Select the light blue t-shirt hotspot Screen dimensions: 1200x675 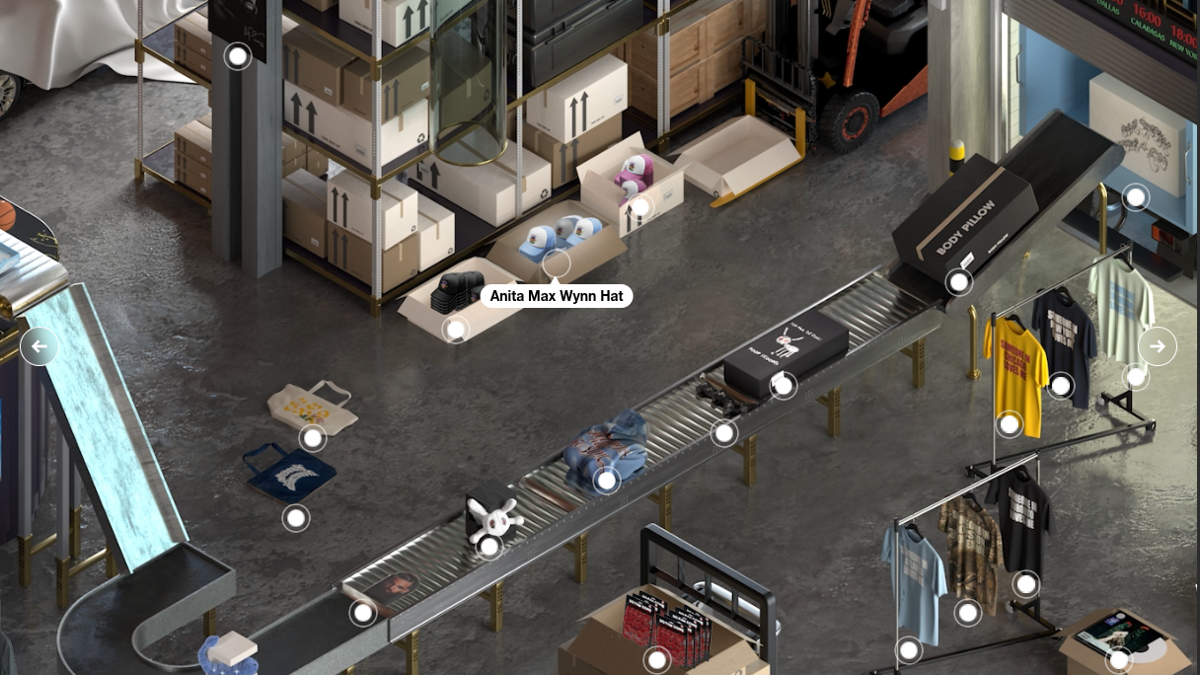(x=909, y=650)
